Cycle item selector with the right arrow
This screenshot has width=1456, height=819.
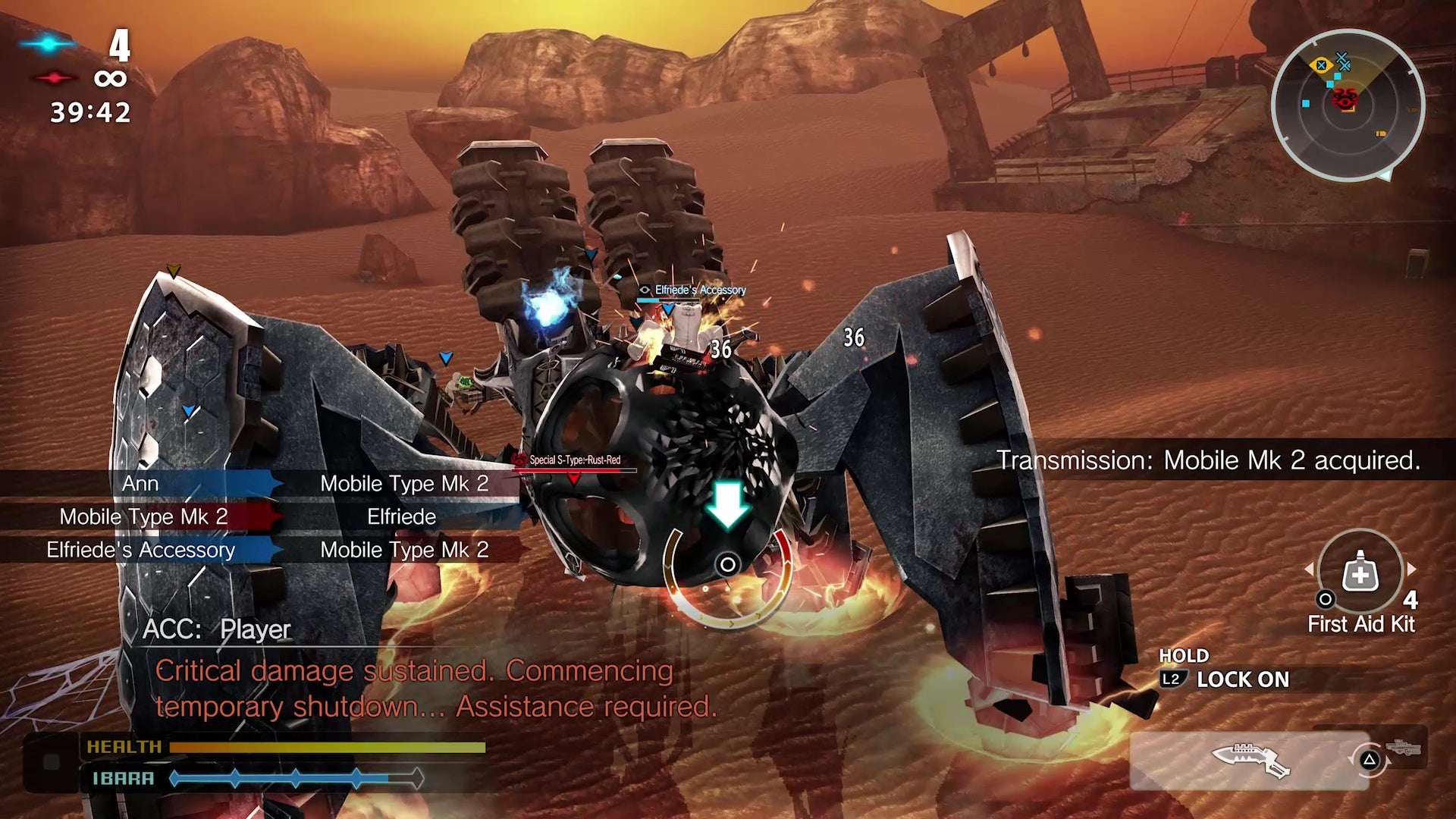pyautogui.click(x=1411, y=569)
